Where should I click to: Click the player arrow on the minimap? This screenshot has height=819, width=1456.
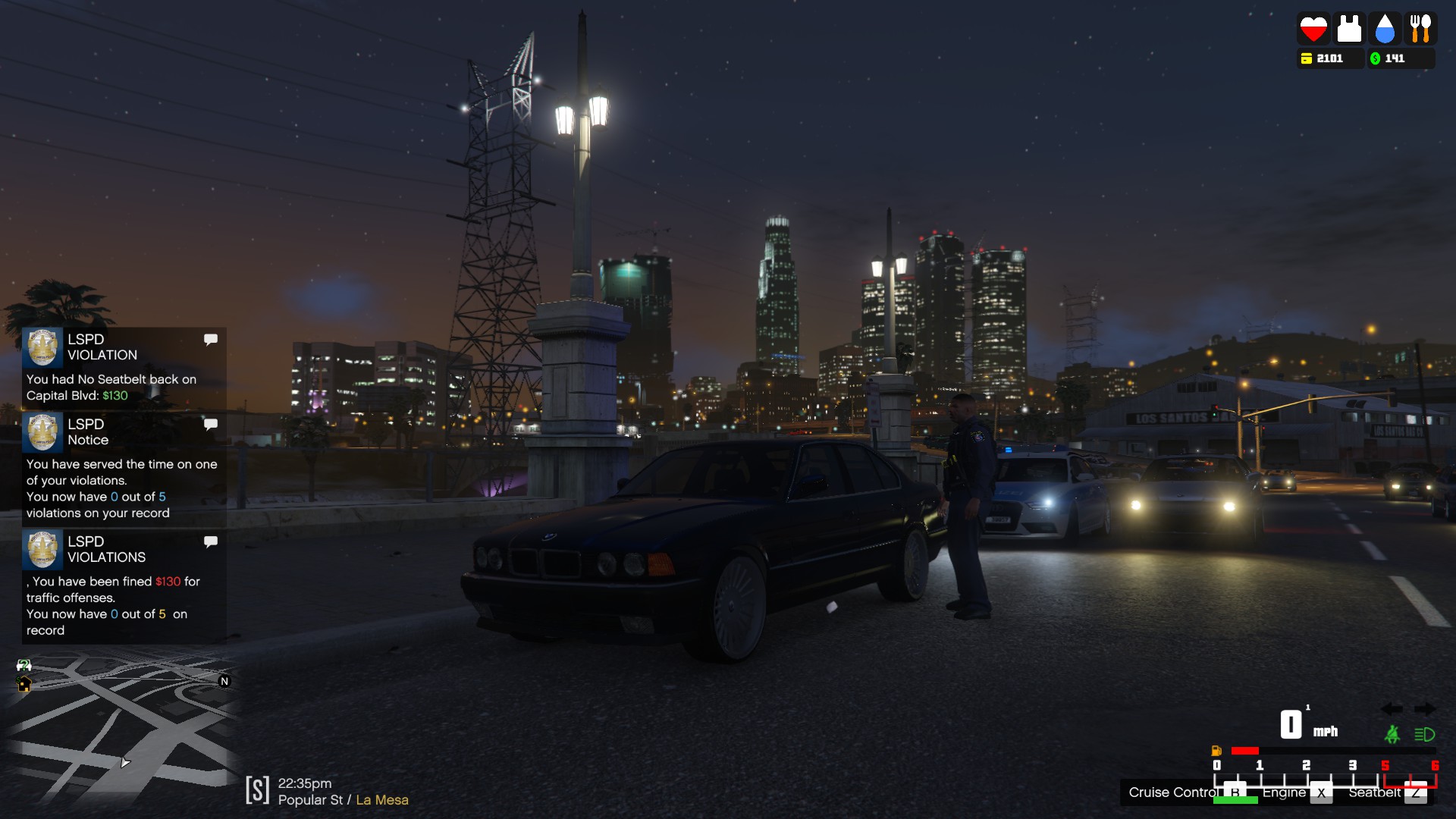click(x=124, y=762)
